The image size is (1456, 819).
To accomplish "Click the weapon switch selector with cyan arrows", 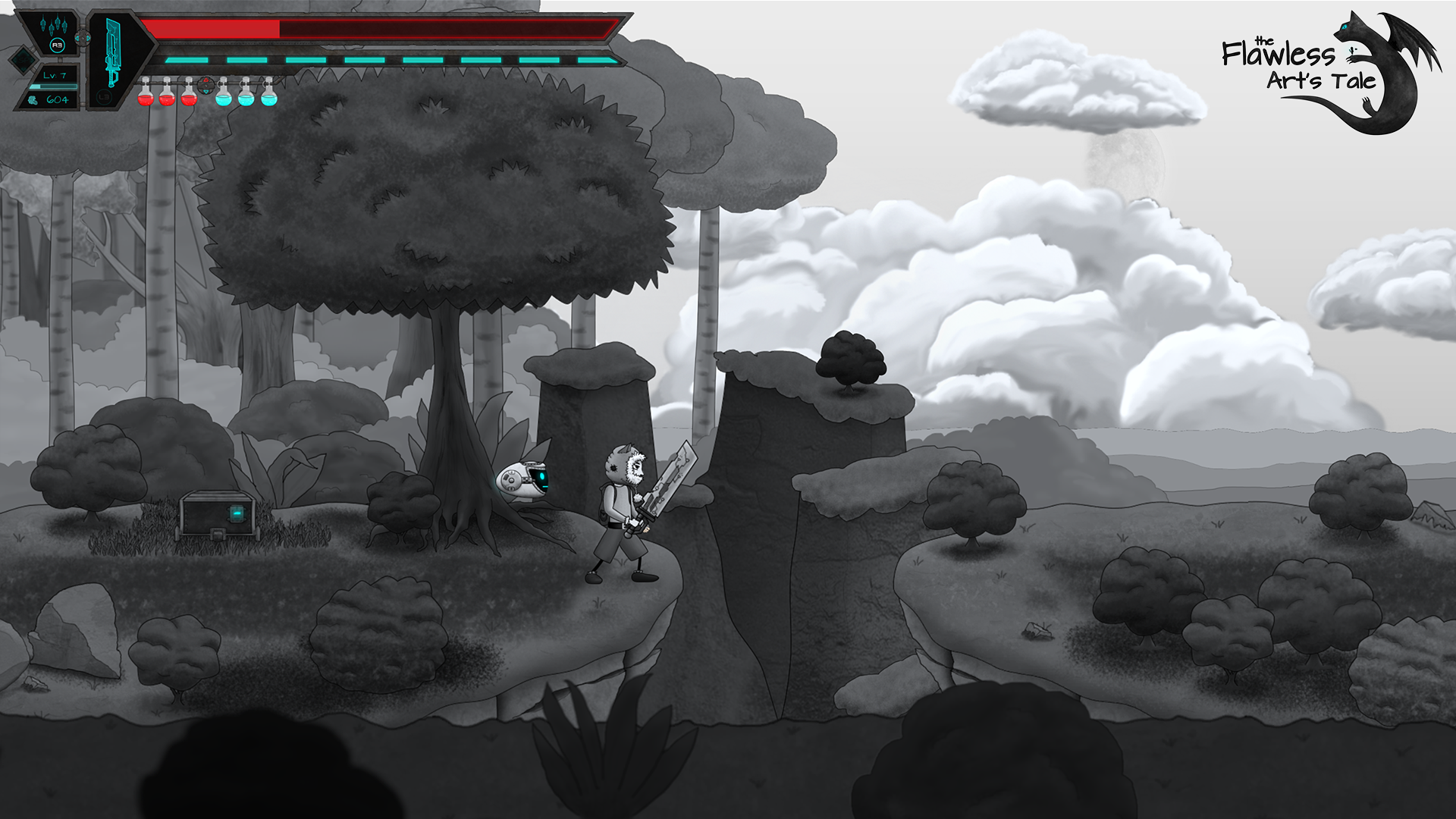I will pyautogui.click(x=83, y=38).
